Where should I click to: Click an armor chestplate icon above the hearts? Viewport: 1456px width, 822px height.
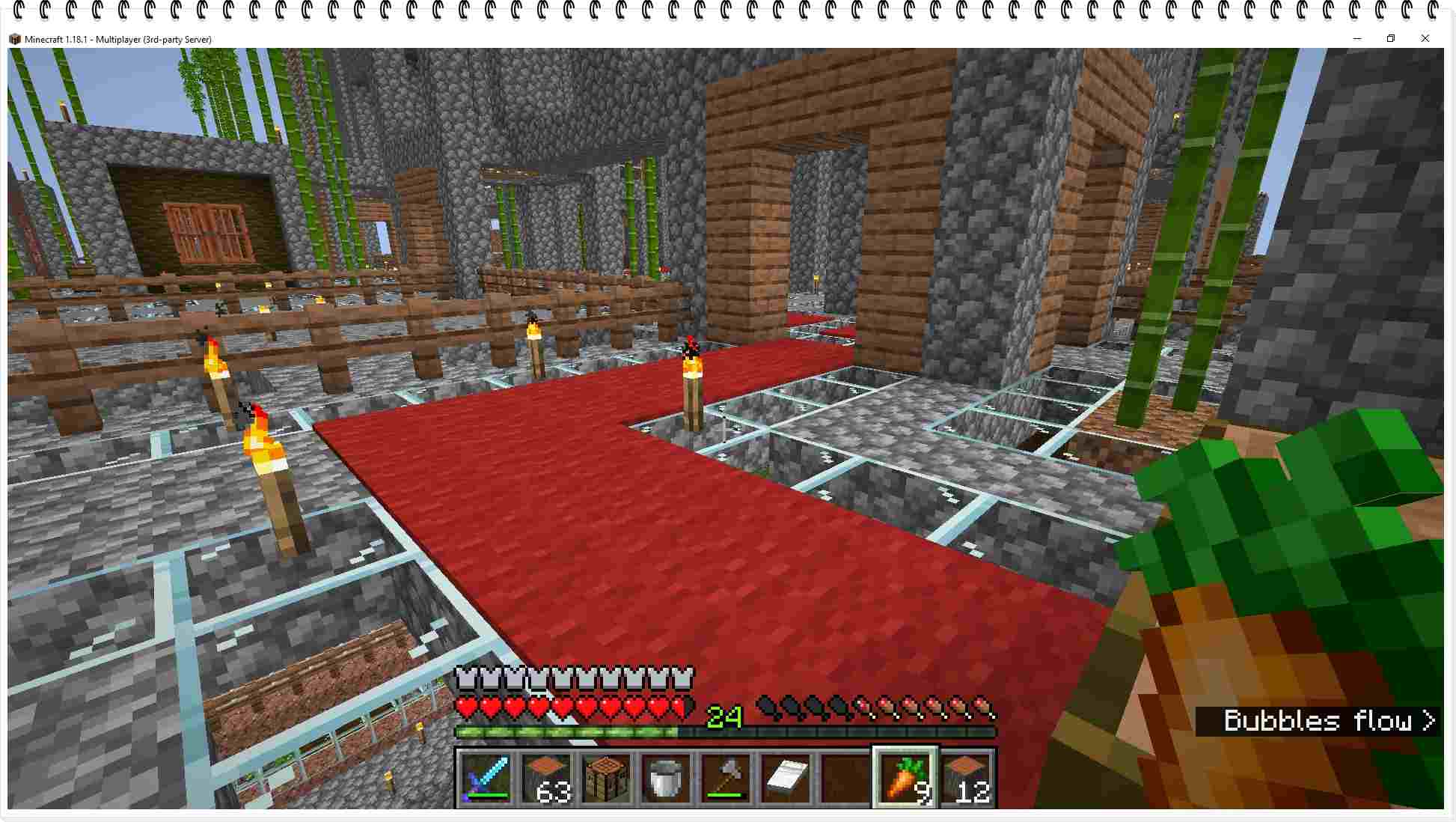click(x=465, y=678)
